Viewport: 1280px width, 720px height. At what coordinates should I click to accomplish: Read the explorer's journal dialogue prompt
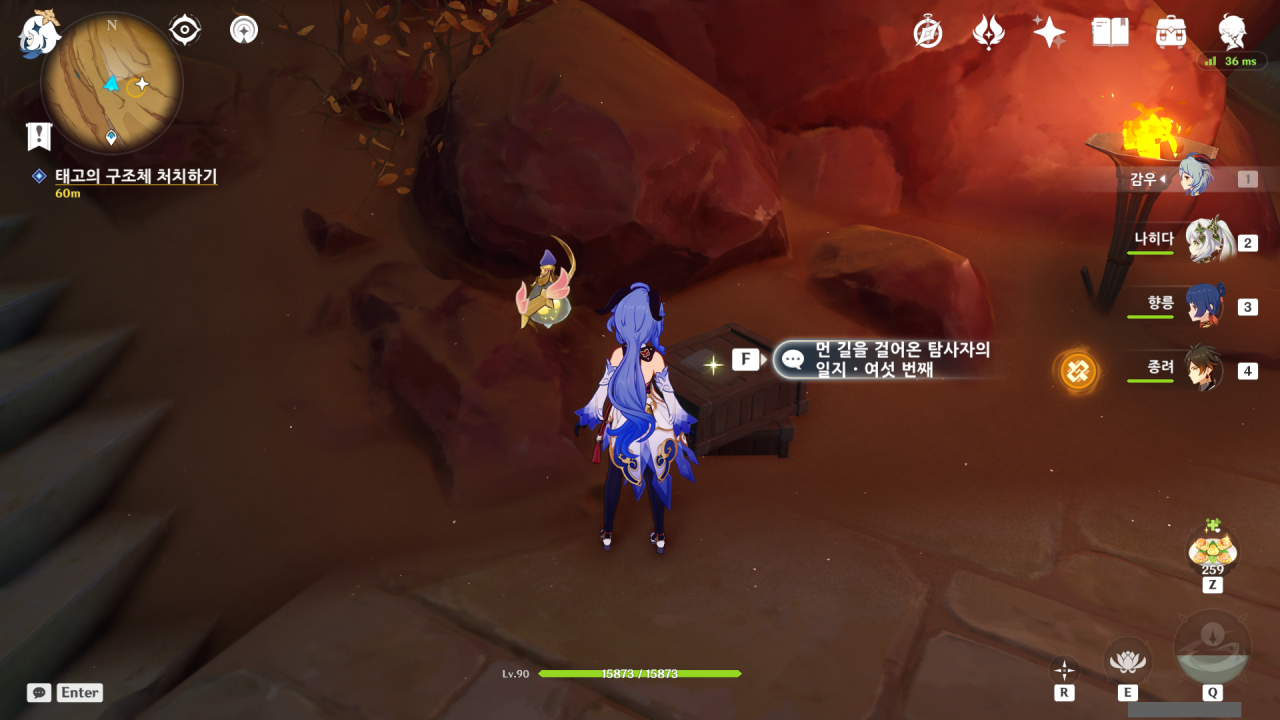(888, 359)
